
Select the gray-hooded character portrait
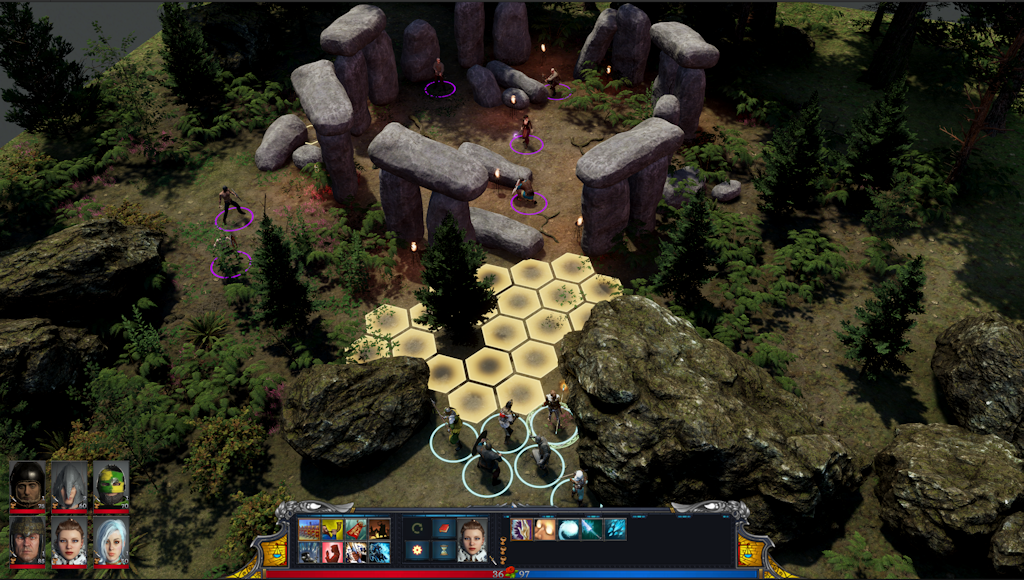[x=70, y=485]
